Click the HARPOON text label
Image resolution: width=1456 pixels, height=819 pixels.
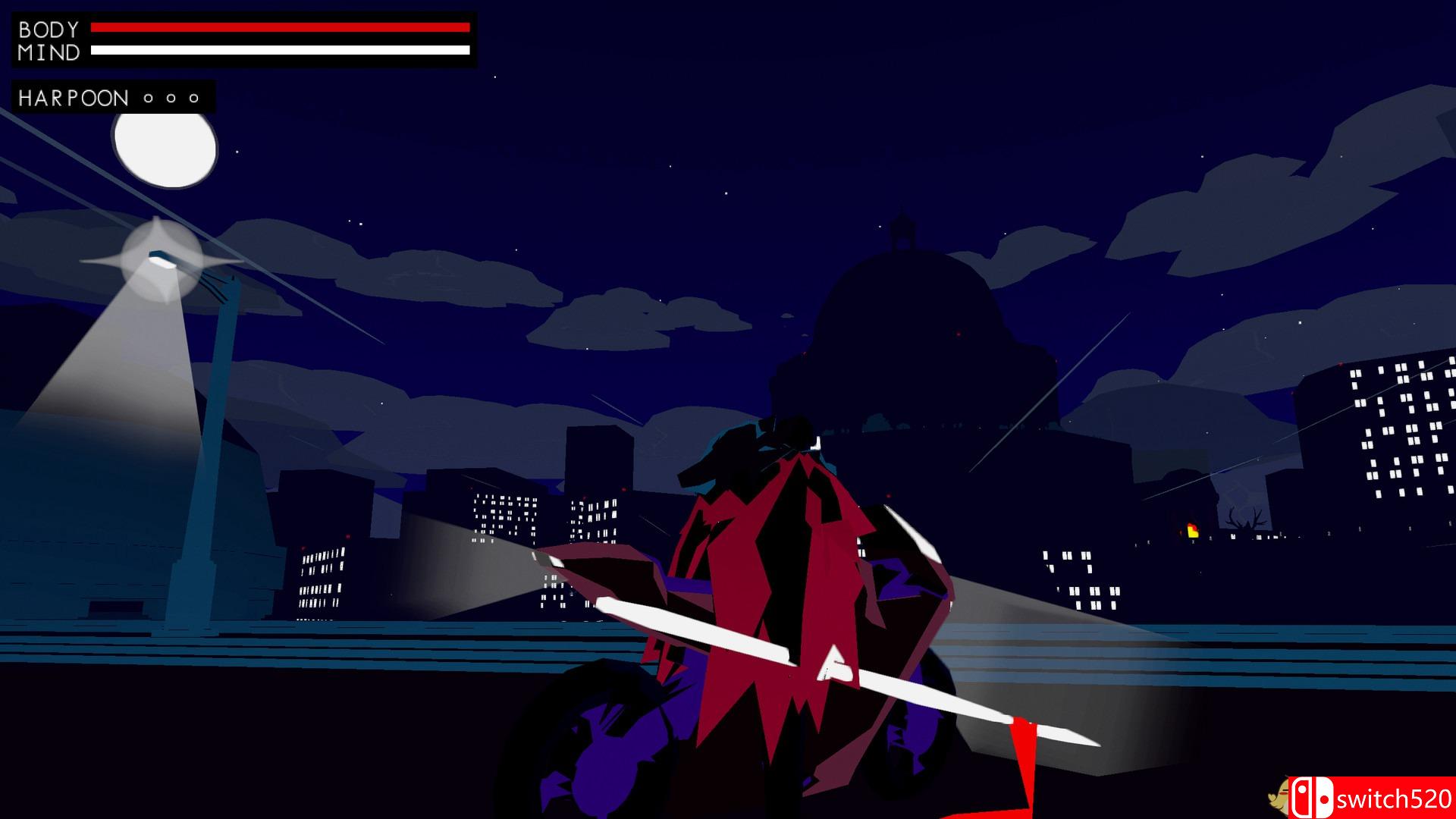pos(72,97)
